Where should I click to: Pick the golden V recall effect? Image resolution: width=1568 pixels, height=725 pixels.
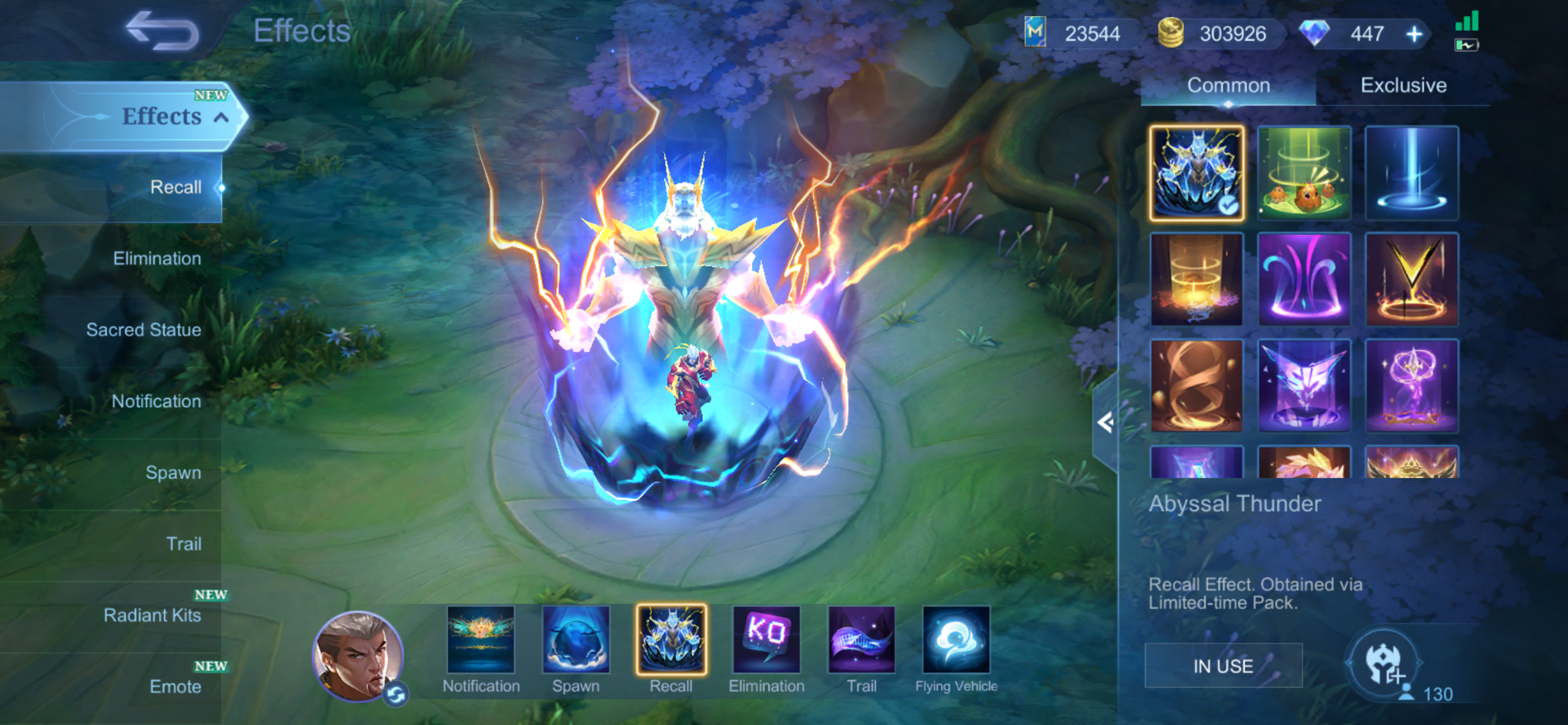click(x=1411, y=279)
